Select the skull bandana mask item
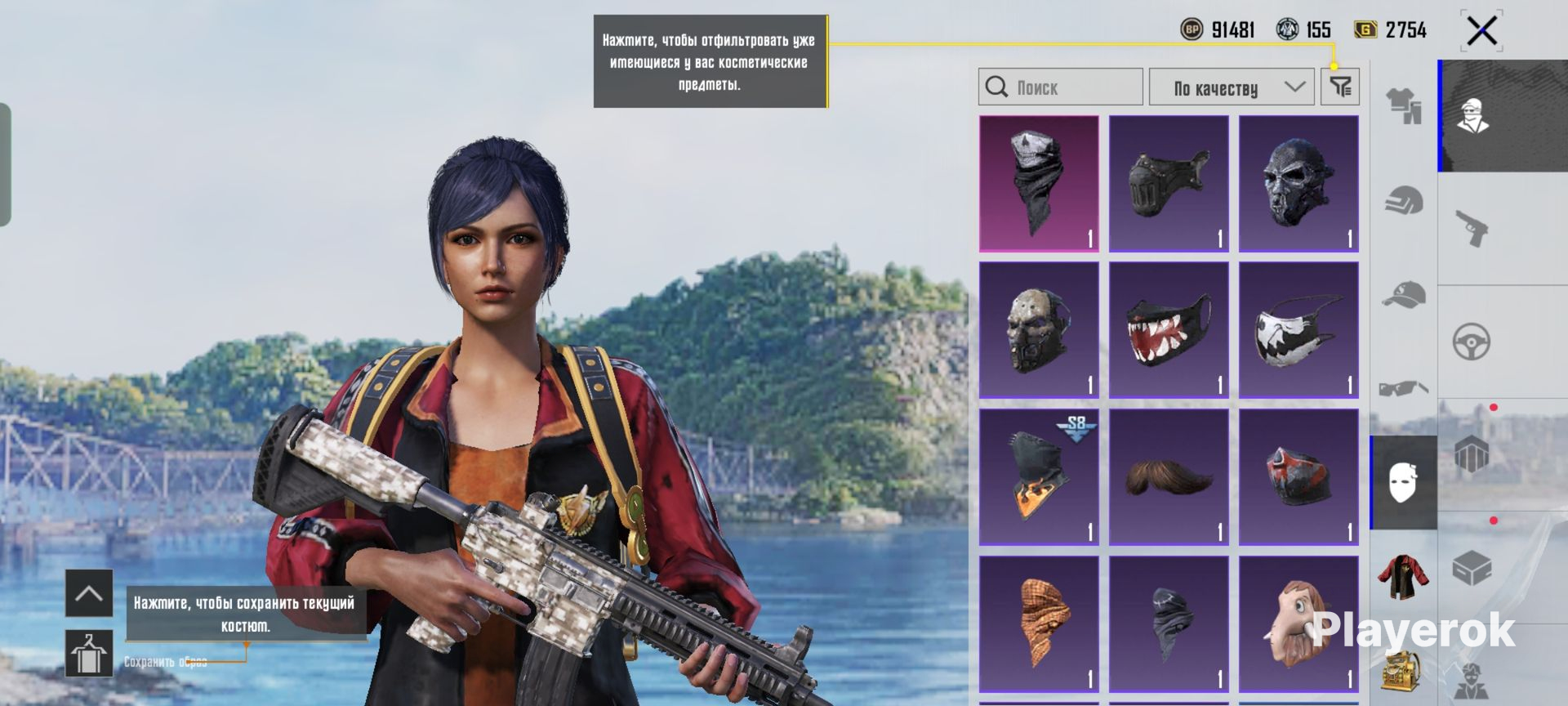1568x706 pixels. (x=1039, y=183)
